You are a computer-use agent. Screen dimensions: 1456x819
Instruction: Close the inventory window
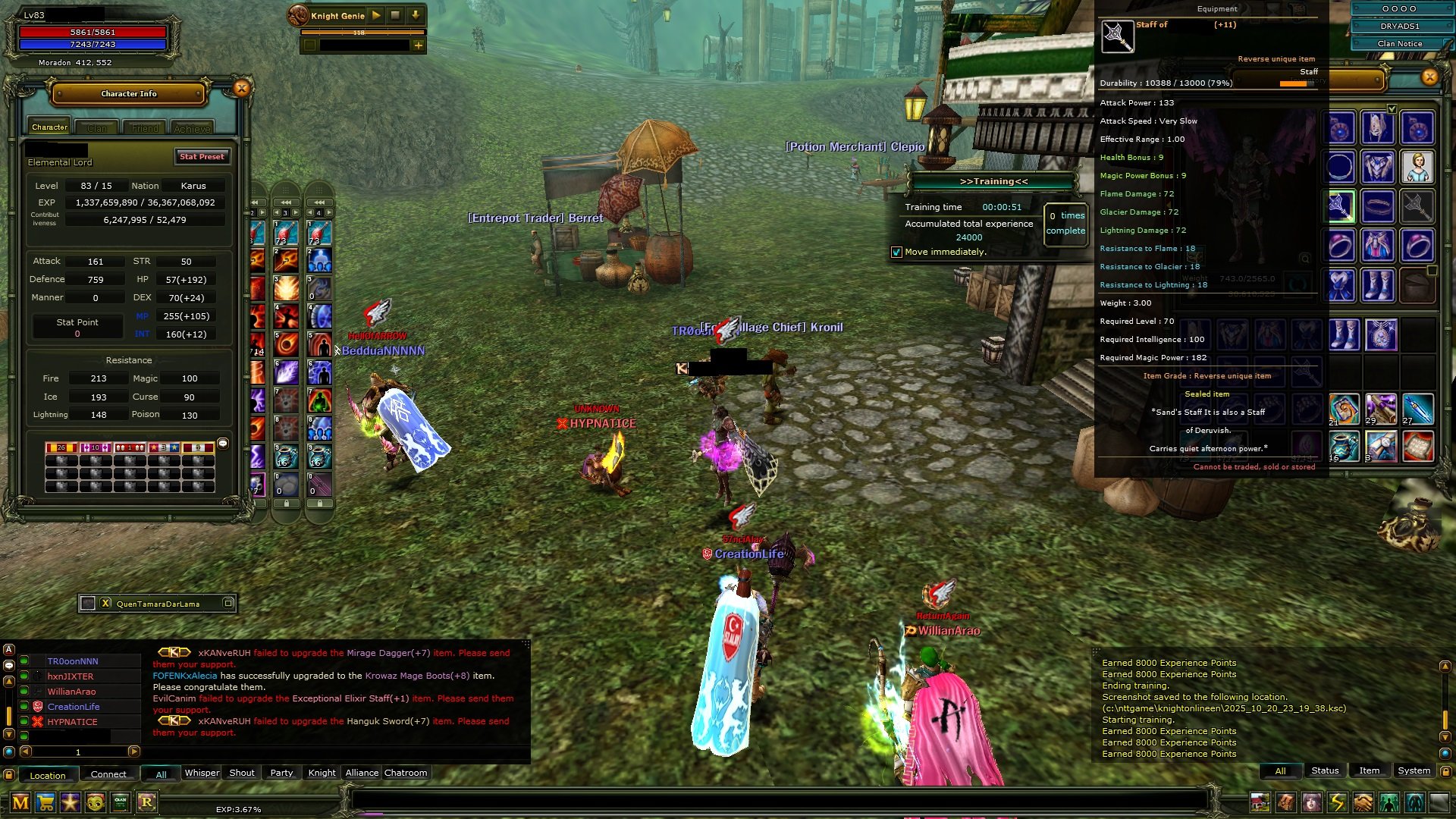[x=1429, y=77]
